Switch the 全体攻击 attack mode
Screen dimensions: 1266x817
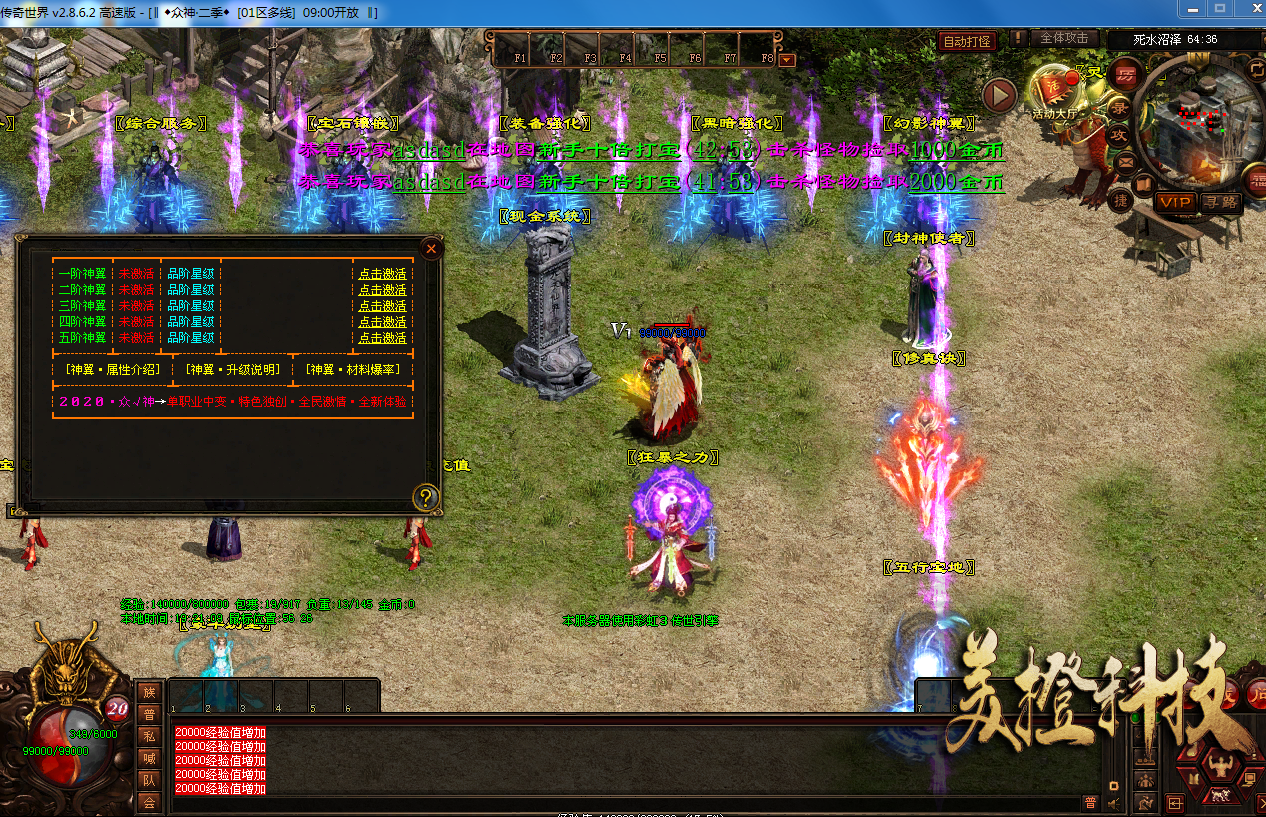click(1064, 38)
